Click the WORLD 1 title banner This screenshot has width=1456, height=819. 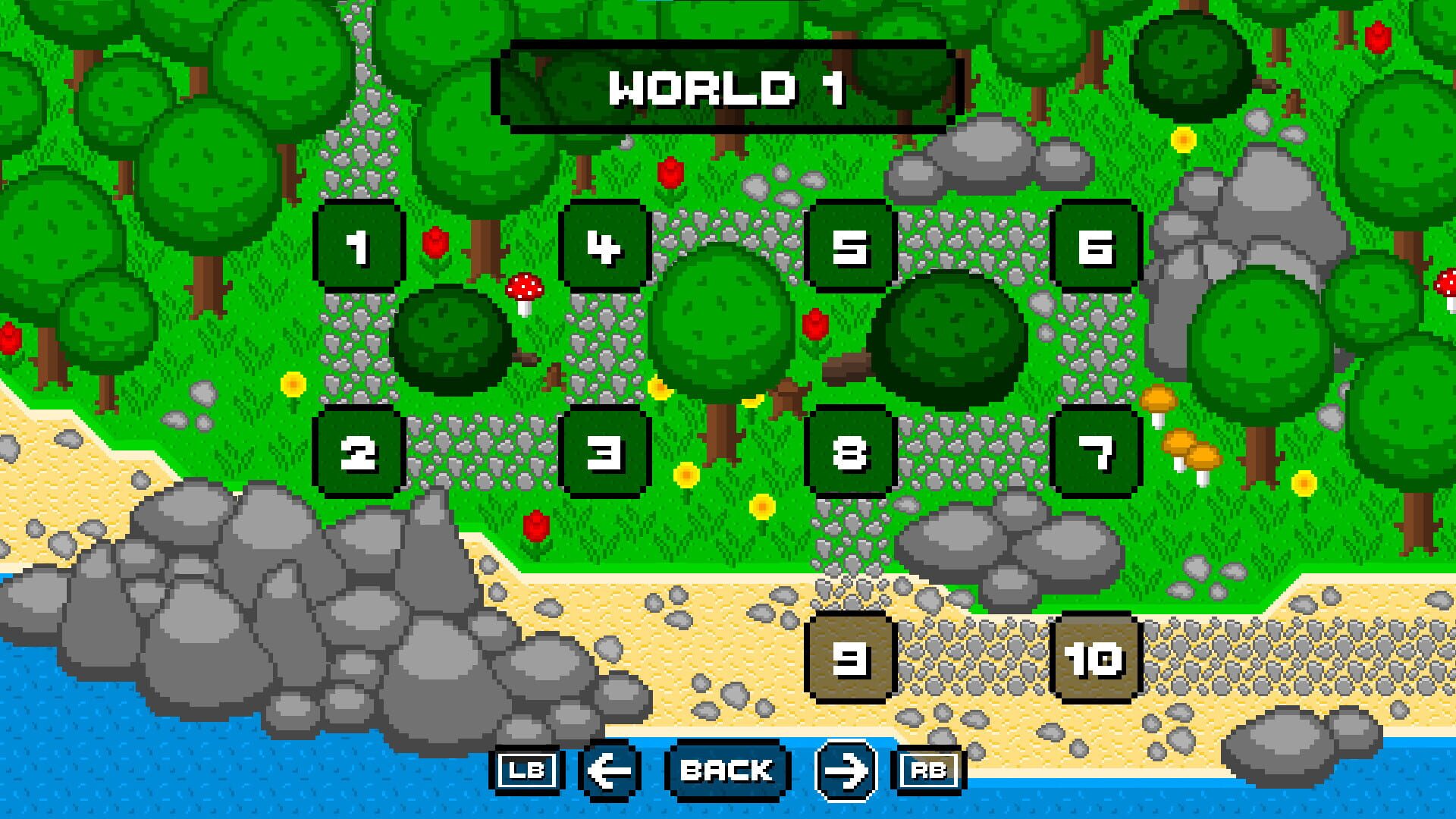coord(726,89)
